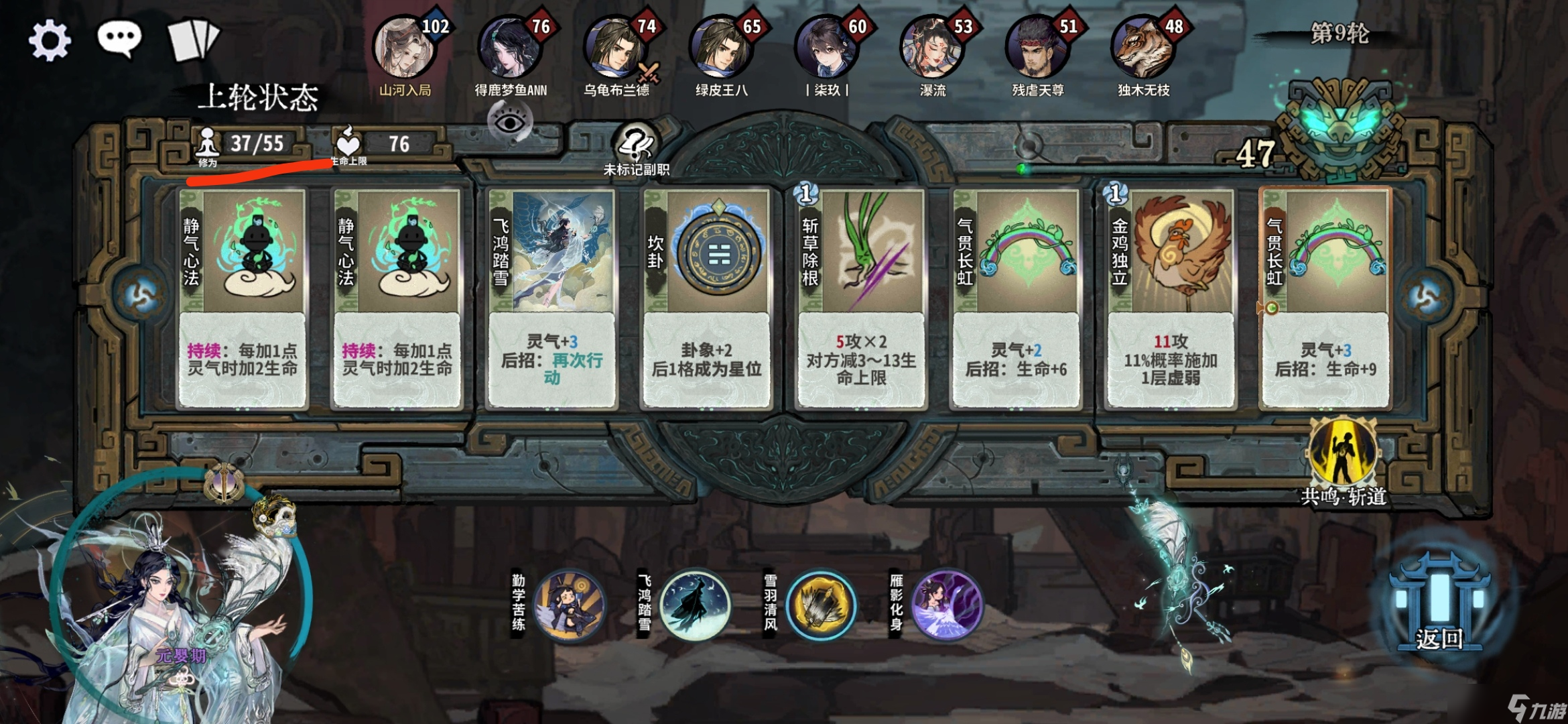Open the 勤学苦练 talent icon
1568x724 pixels.
[570, 605]
